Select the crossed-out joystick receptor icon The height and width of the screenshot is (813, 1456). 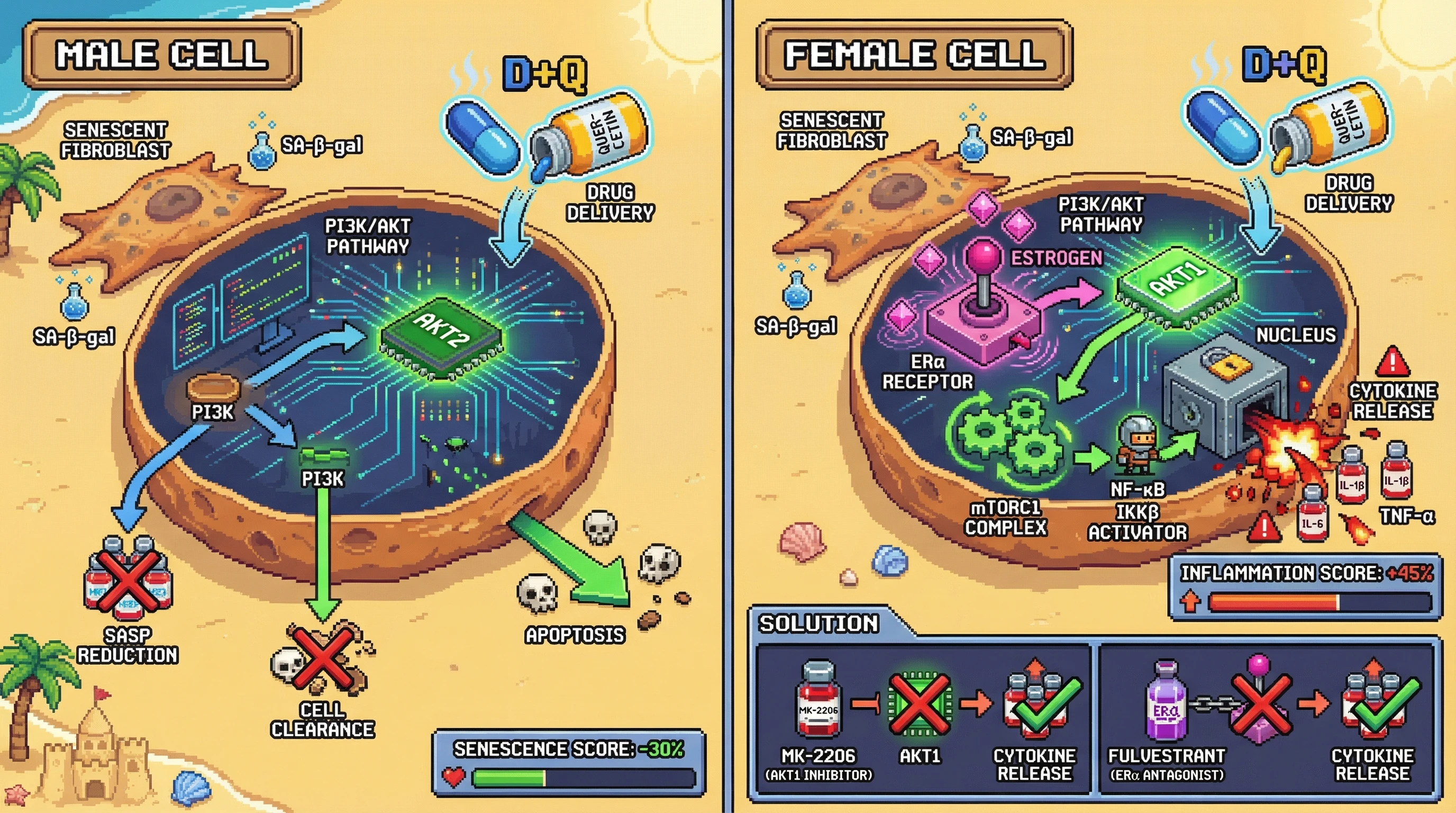coord(1260,703)
